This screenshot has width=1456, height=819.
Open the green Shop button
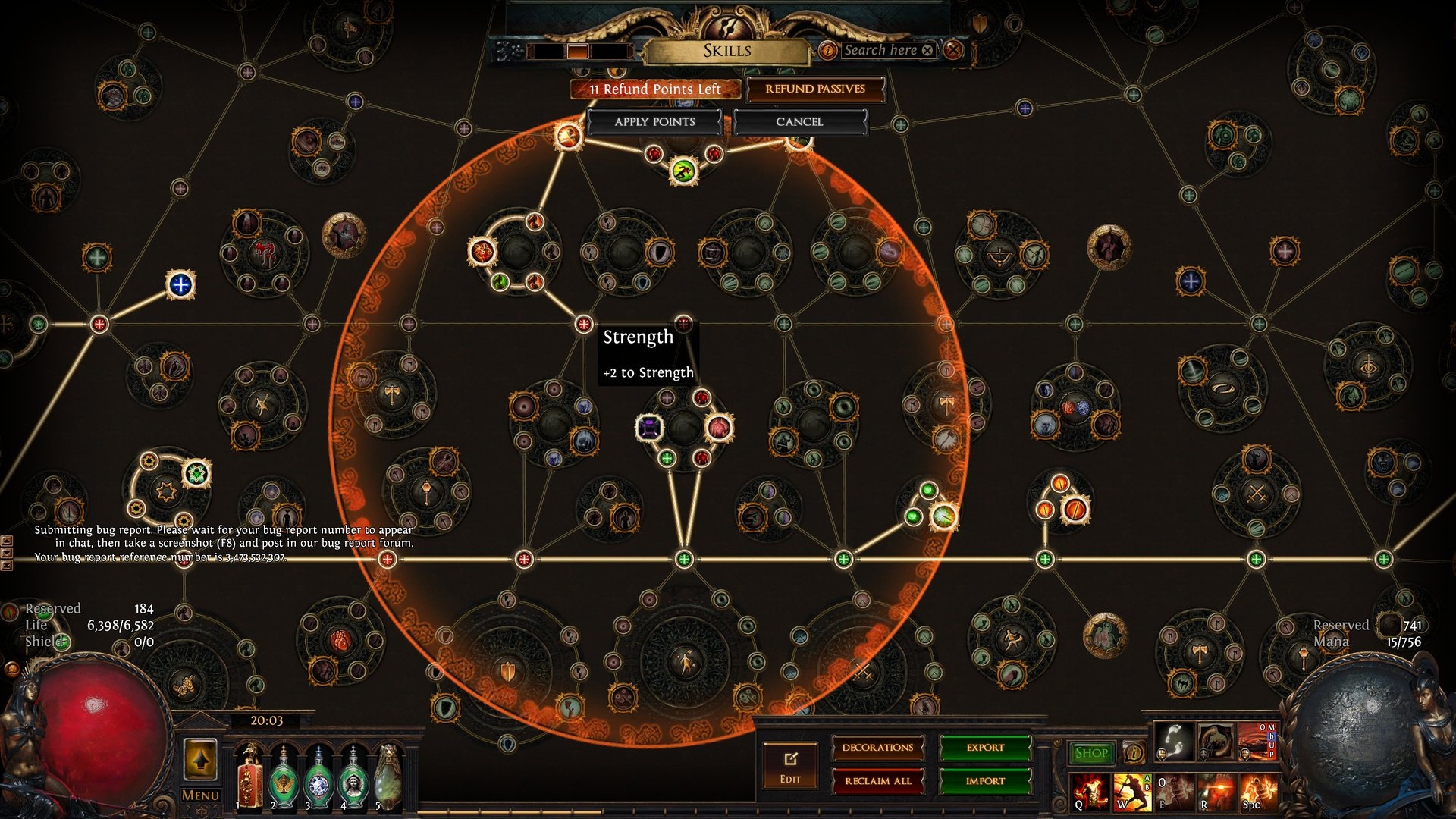(x=1090, y=753)
